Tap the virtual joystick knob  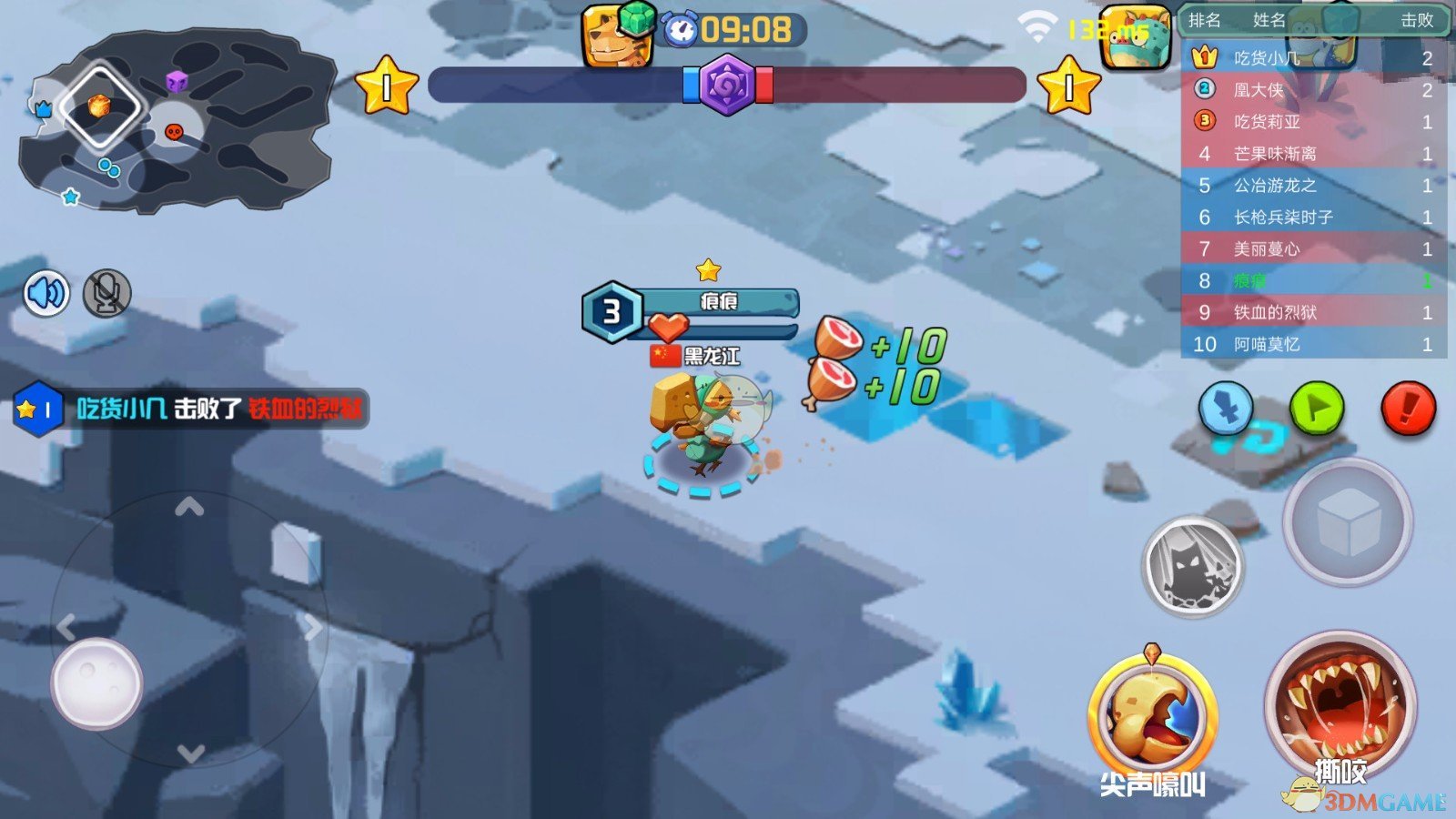[x=96, y=682]
